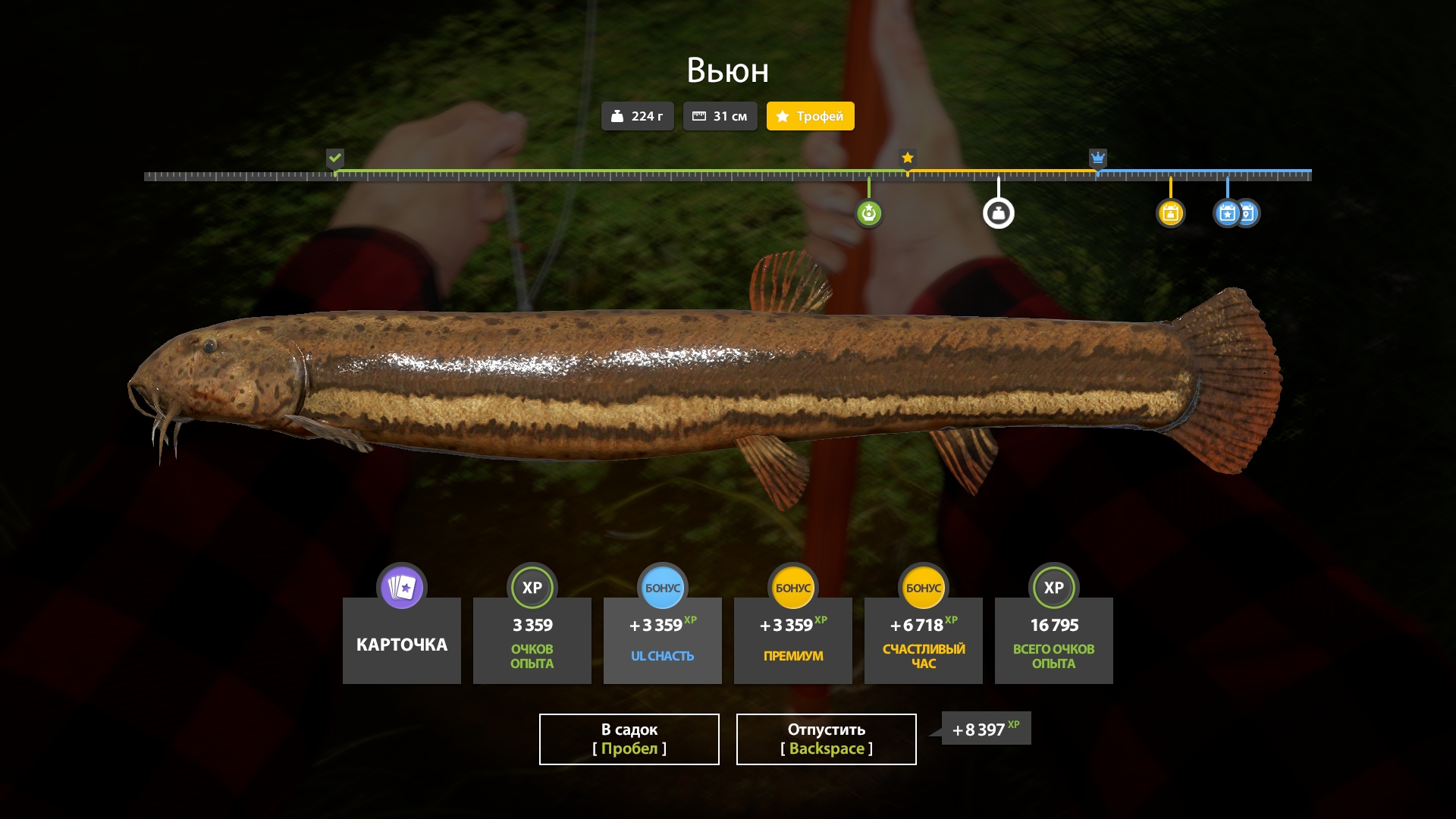The width and height of the screenshot is (1456, 819).
Task: Select the gold star trophy threshold marker
Action: click(x=908, y=158)
